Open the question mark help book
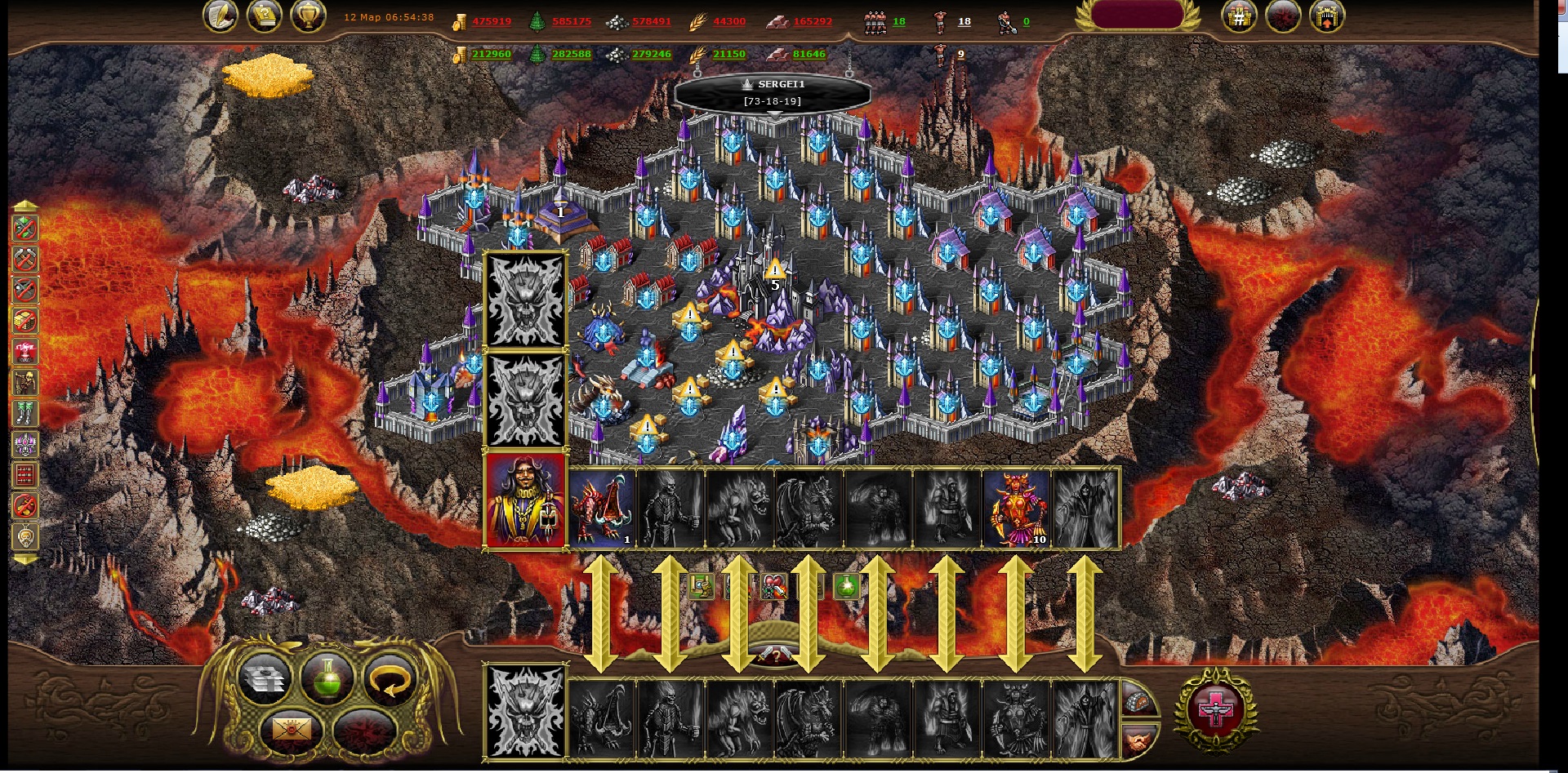Image resolution: width=1568 pixels, height=773 pixels. (265, 16)
